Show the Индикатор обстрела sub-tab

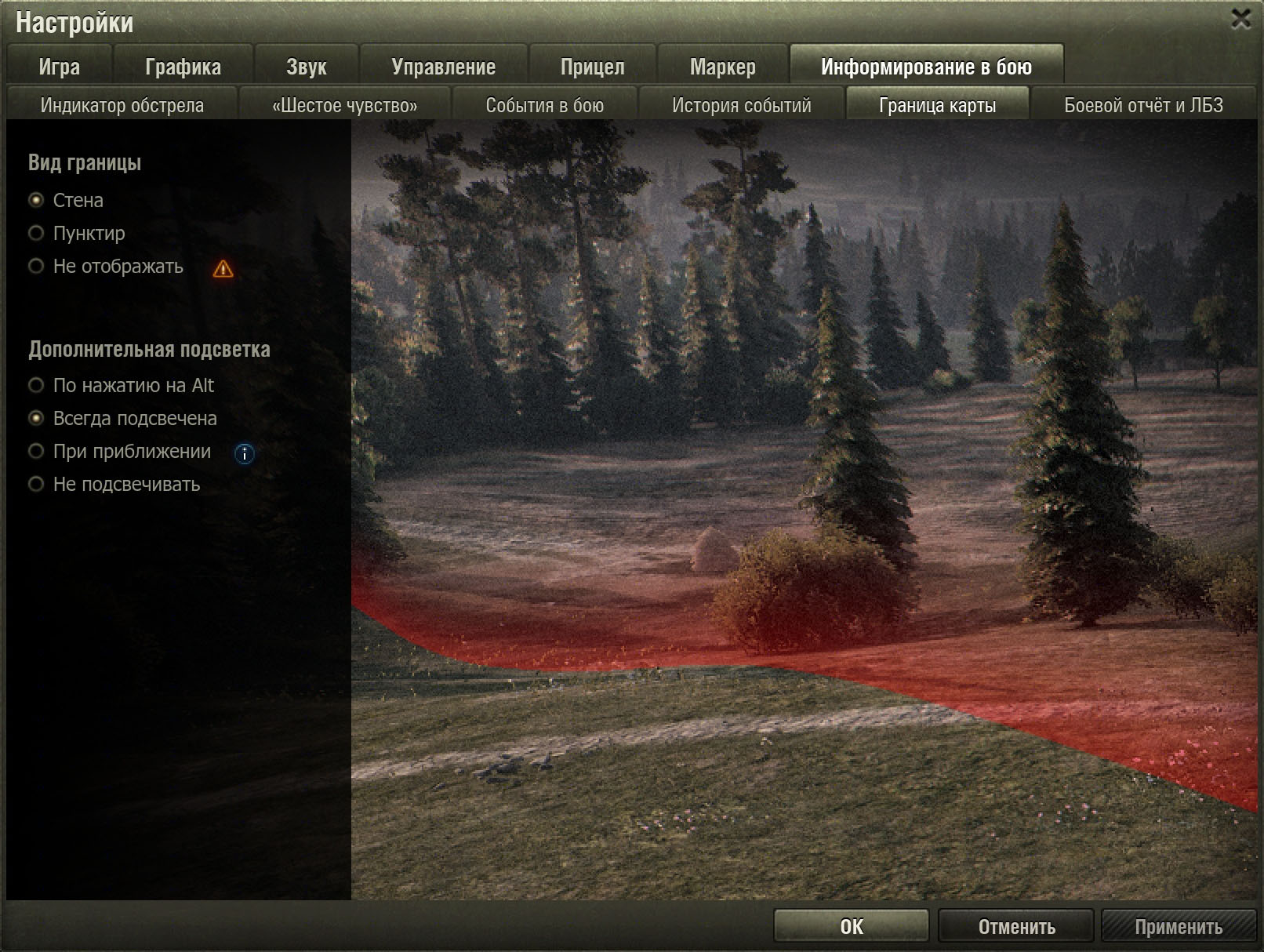pyautogui.click(x=122, y=105)
